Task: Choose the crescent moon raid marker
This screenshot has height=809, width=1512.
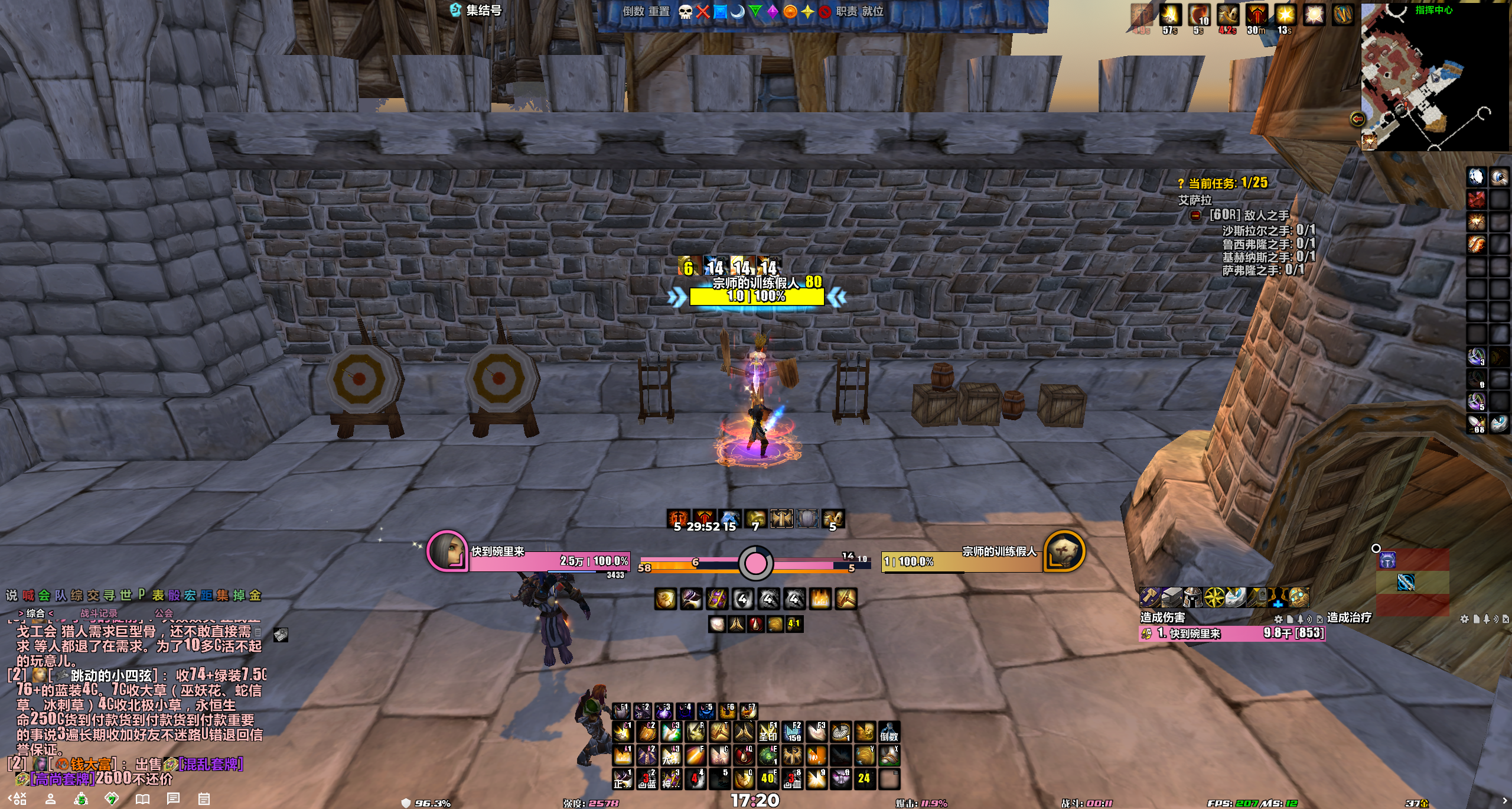Action: tap(738, 12)
